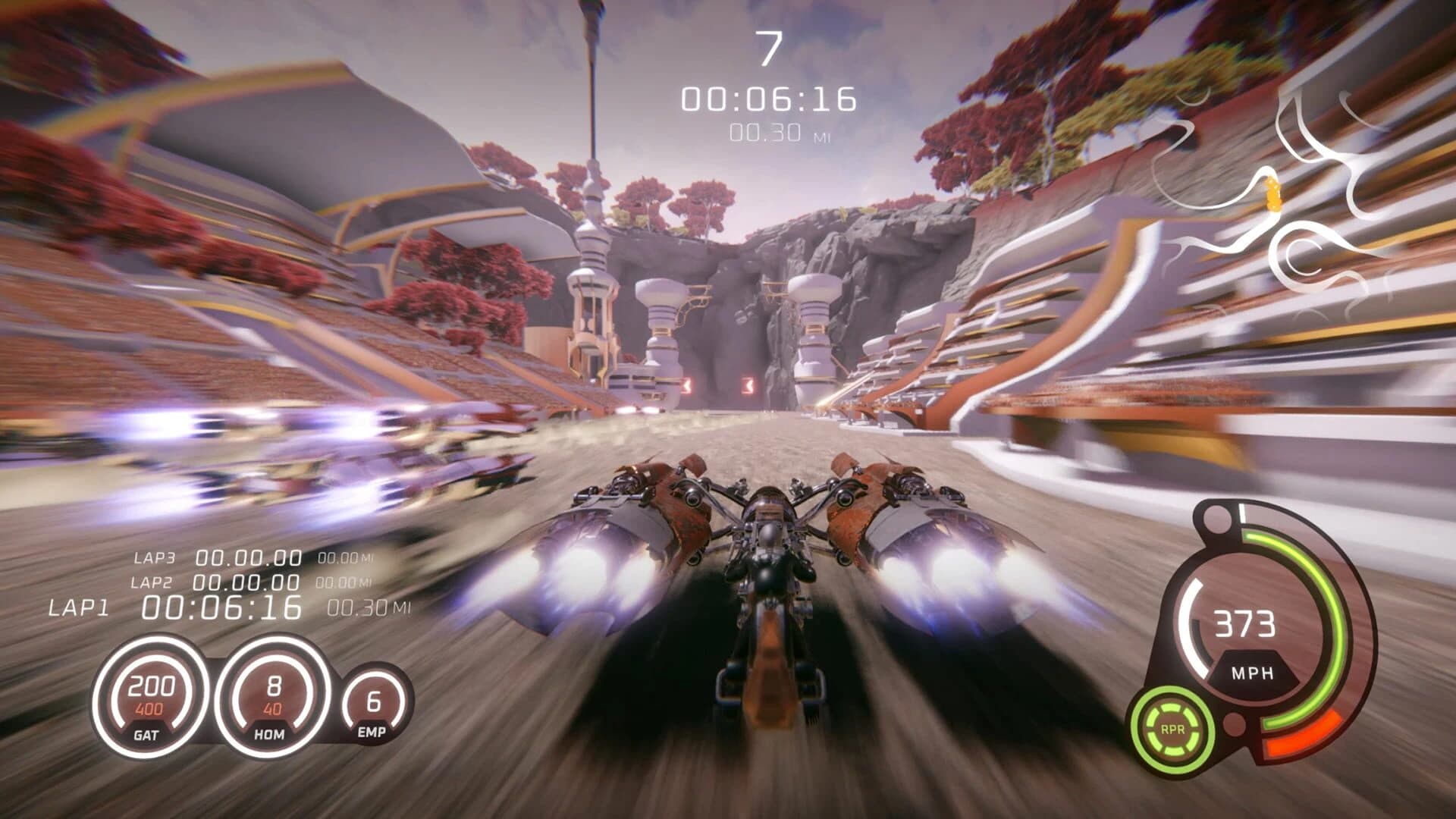Open the race timer 00:06:16 display
1456x819 pixels.
(x=768, y=97)
